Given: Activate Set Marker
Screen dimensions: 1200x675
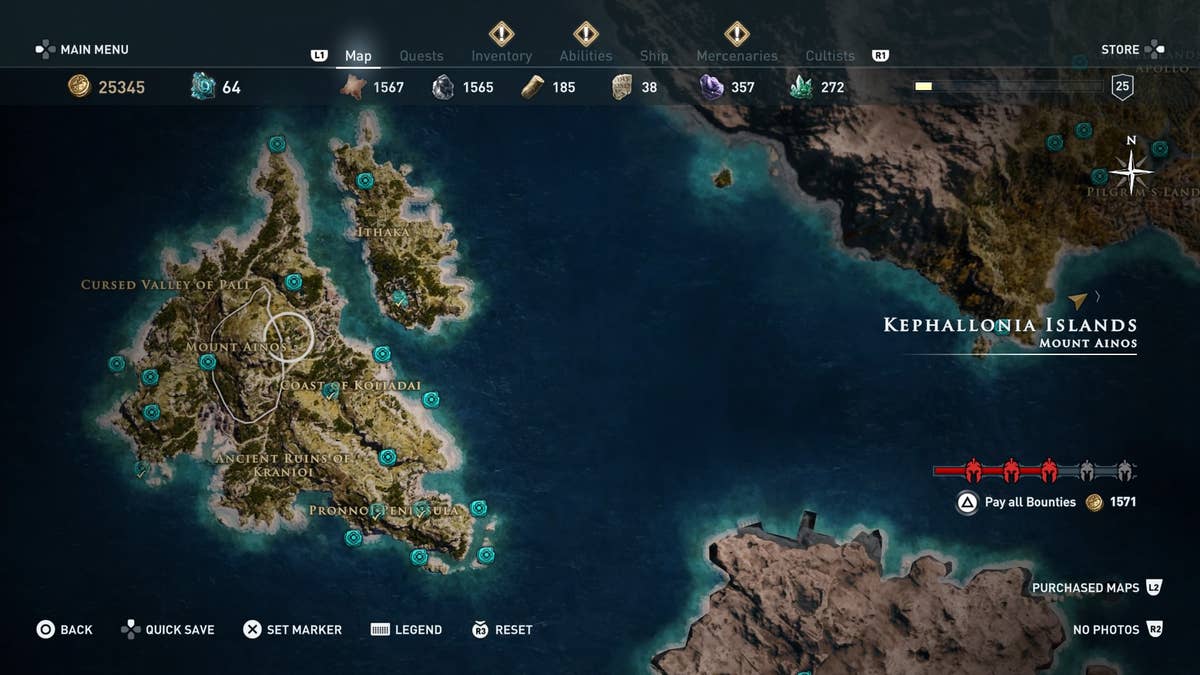Looking at the screenshot, I should click(x=293, y=629).
